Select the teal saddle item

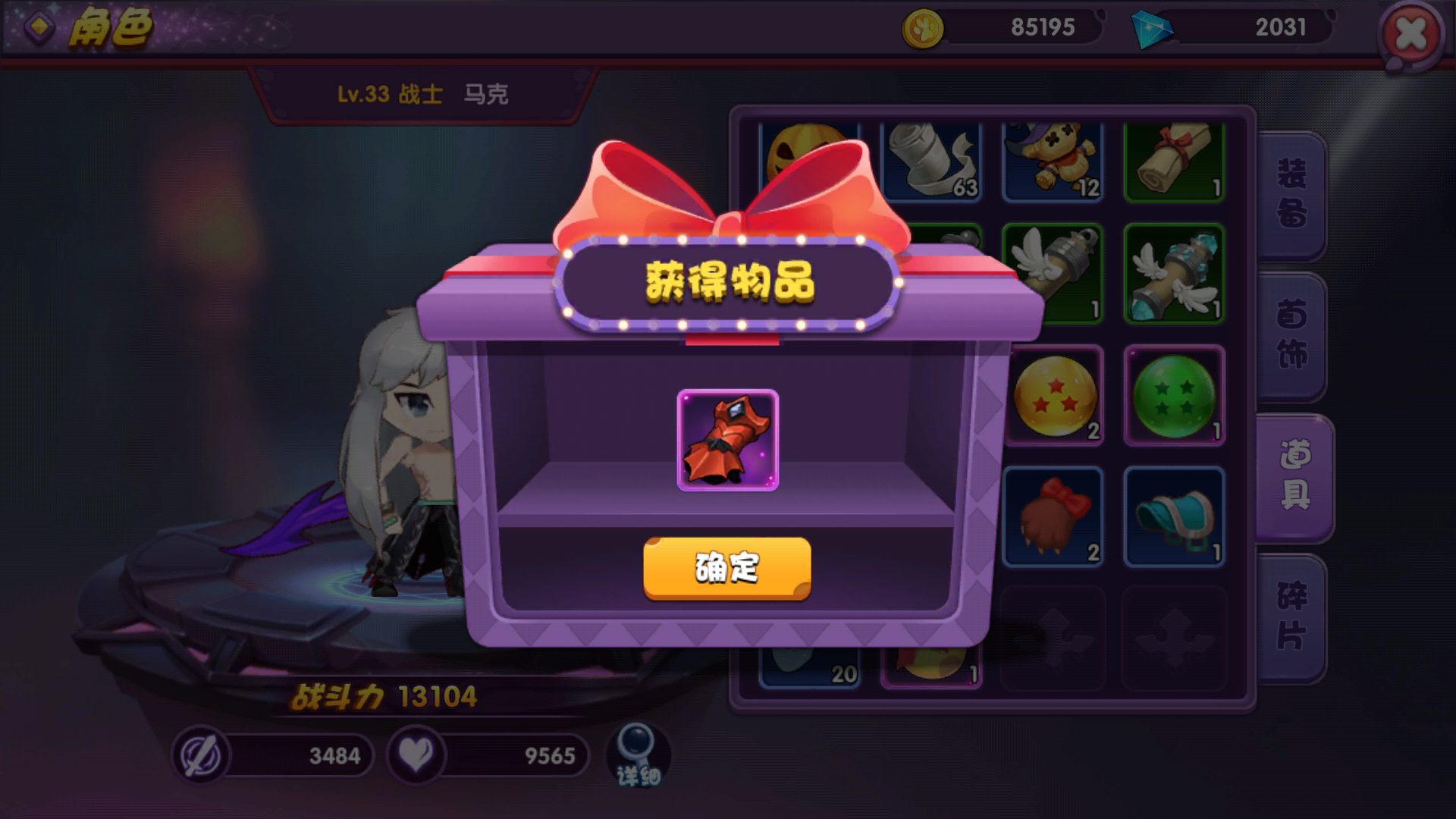click(1174, 516)
